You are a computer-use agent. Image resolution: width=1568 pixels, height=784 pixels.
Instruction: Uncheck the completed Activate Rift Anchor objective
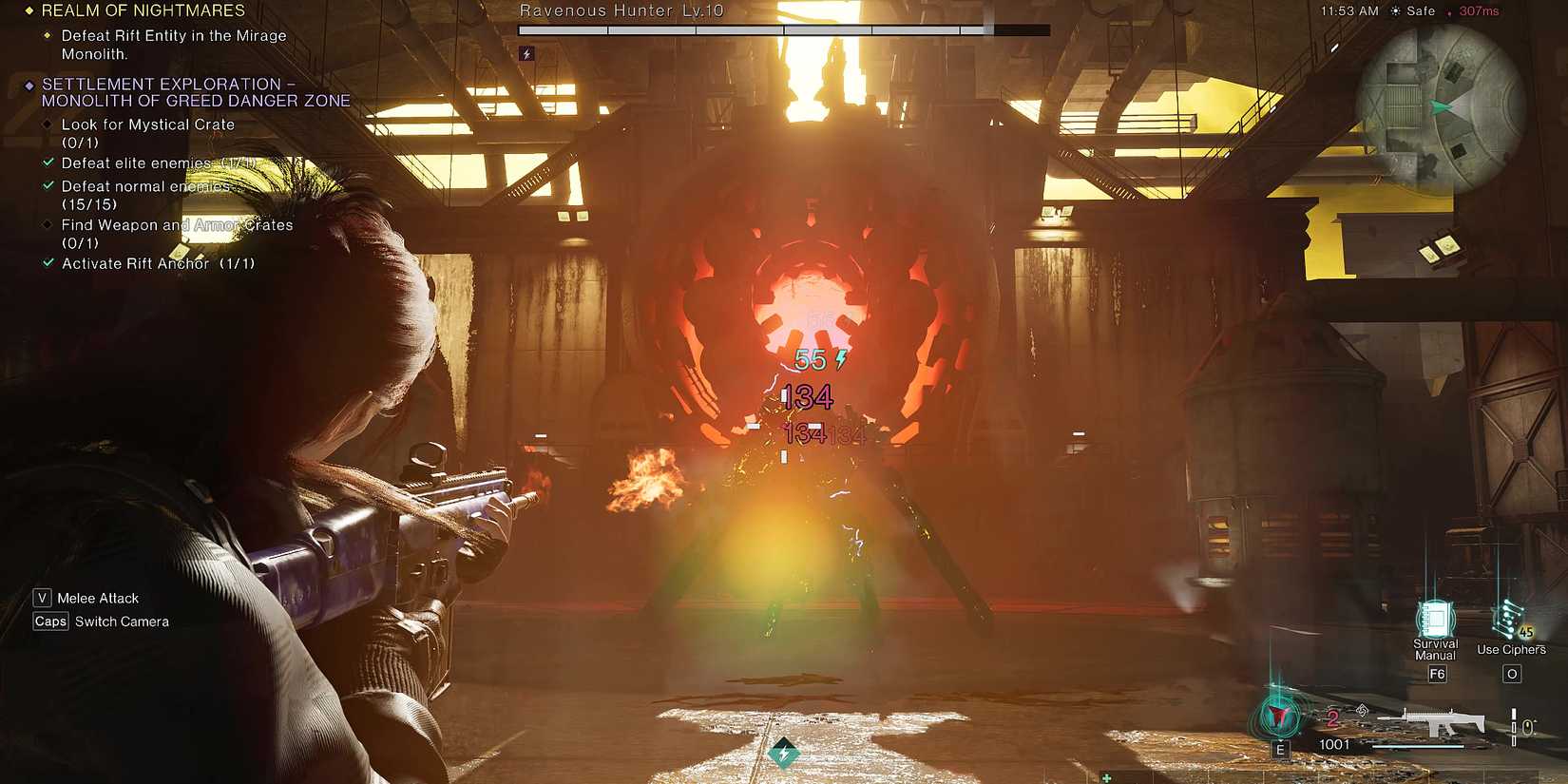(x=48, y=263)
